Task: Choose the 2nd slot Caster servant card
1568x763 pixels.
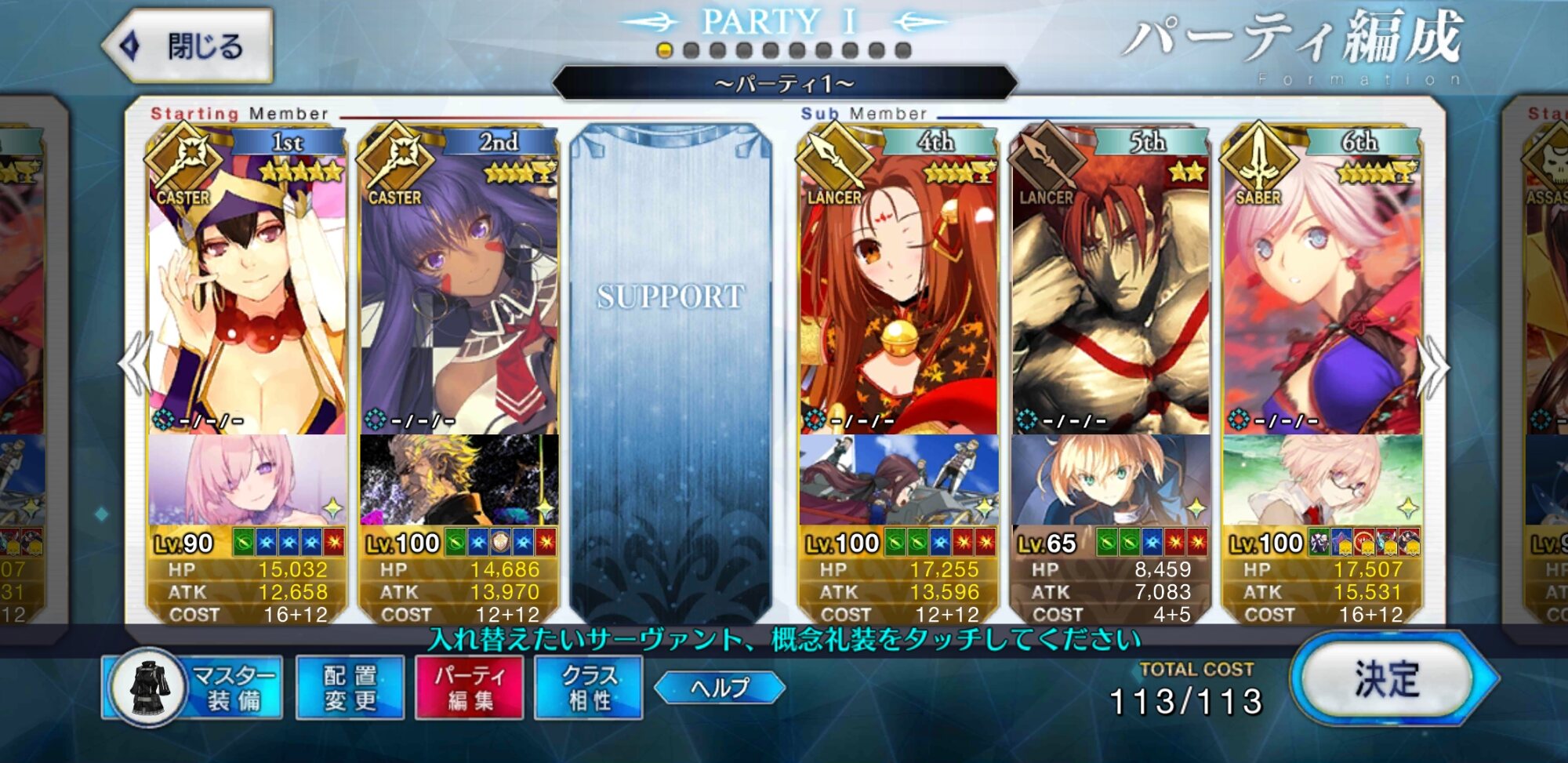Action: [x=459, y=298]
